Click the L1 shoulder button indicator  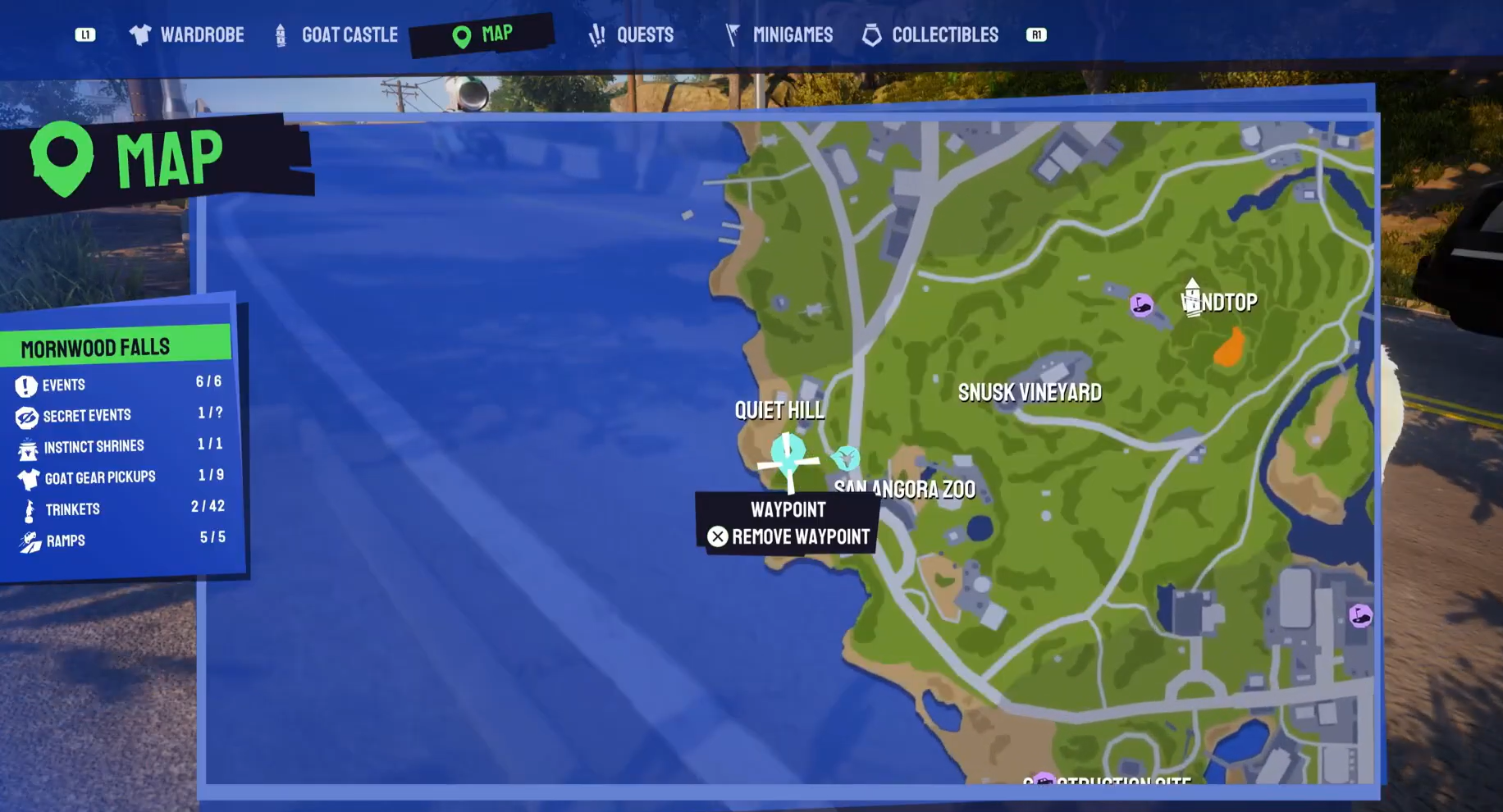(86, 34)
